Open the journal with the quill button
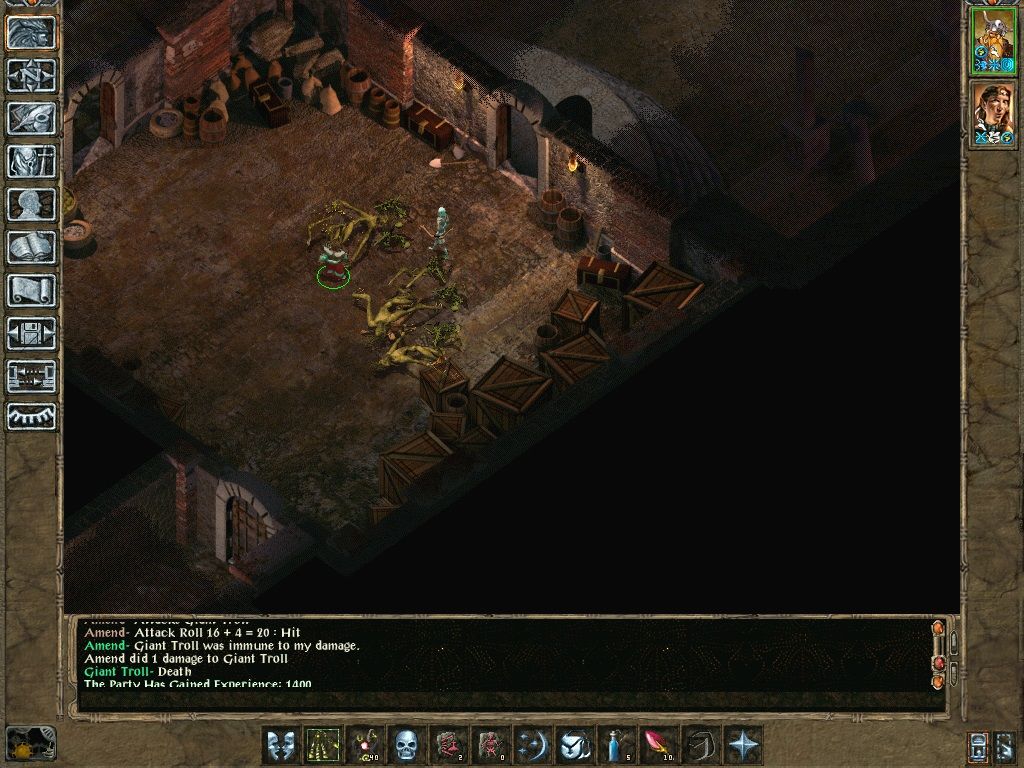 [32, 118]
